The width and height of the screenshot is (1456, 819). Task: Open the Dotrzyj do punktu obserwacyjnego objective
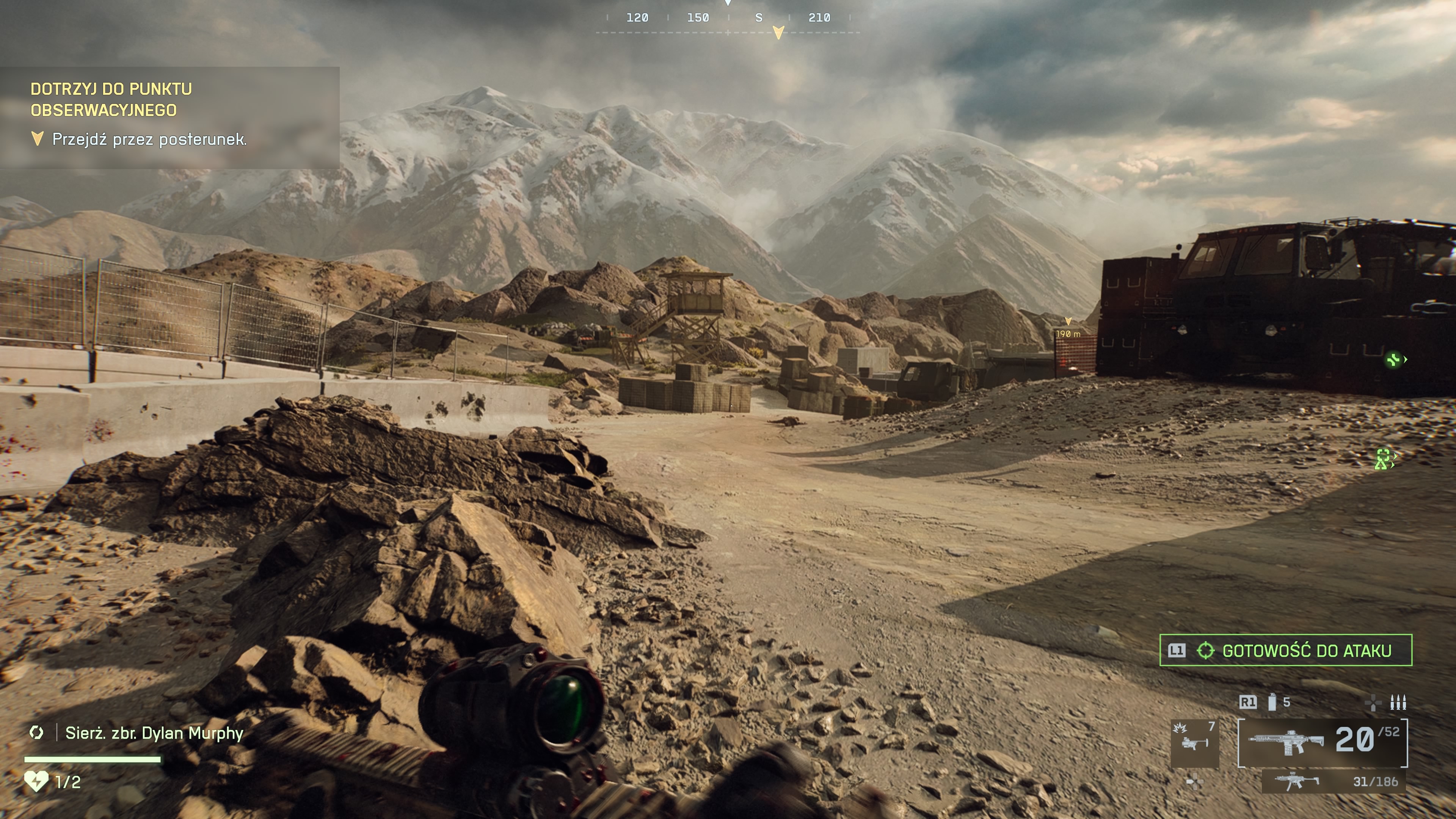(111, 99)
